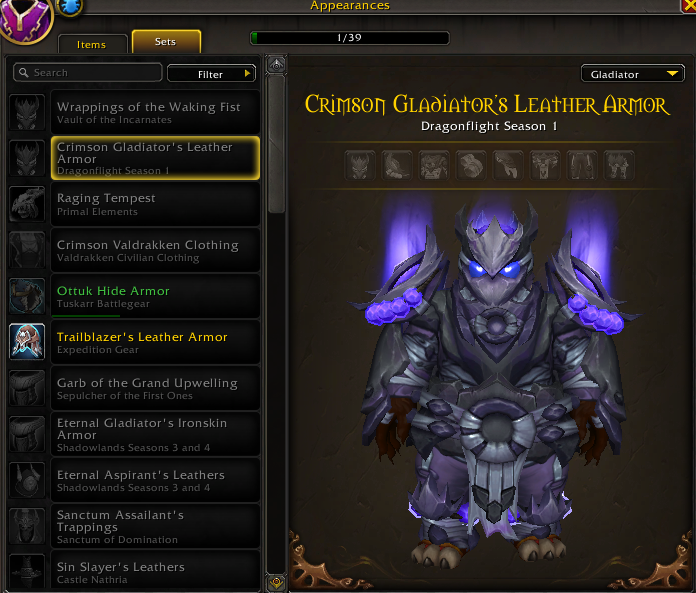696x593 pixels.
Task: Click the set list scroll-down arrow
Action: click(276, 581)
